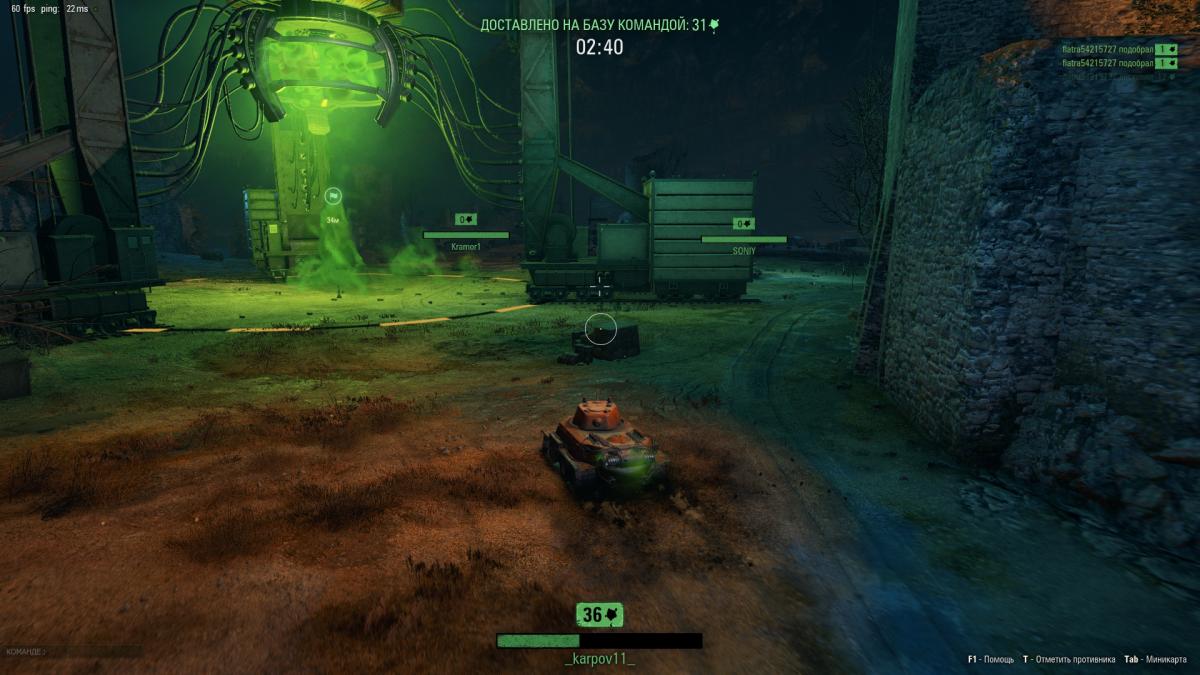
Task: Click the team chat input box
Action: point(72,652)
